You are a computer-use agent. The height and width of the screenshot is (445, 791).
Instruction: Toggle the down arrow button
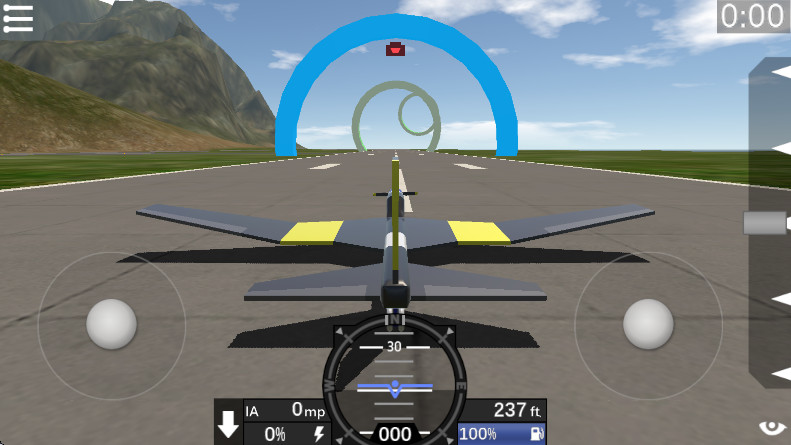tap(229, 423)
